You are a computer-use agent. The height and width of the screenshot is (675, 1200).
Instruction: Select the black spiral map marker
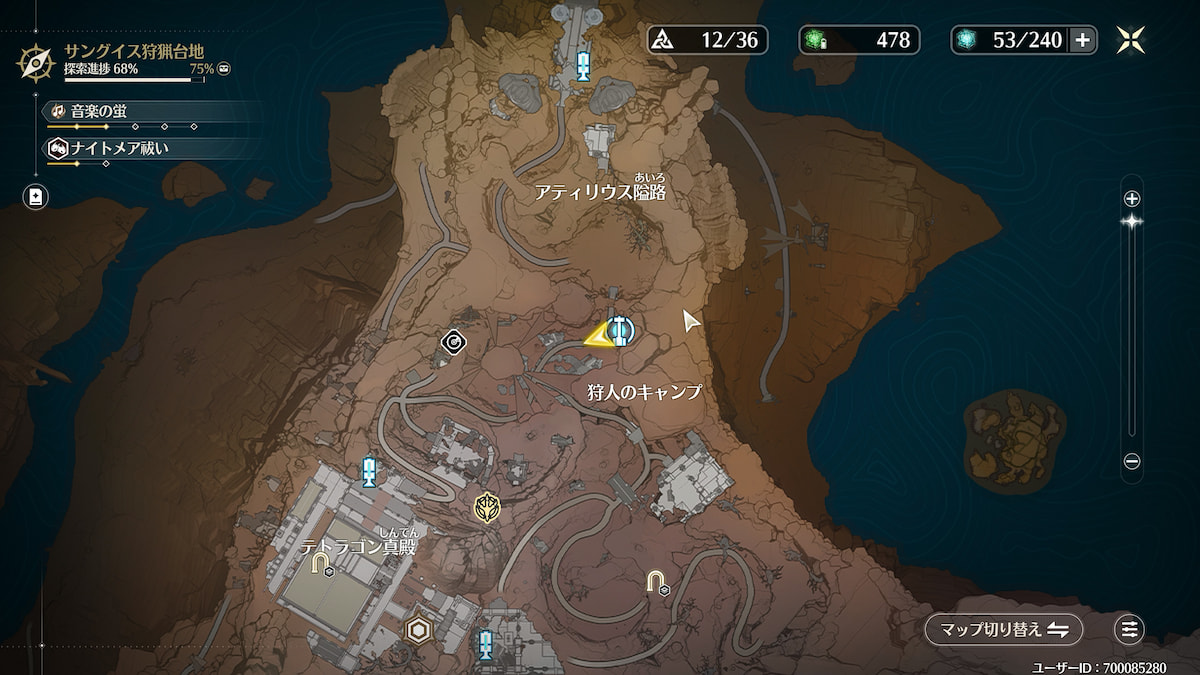(454, 343)
